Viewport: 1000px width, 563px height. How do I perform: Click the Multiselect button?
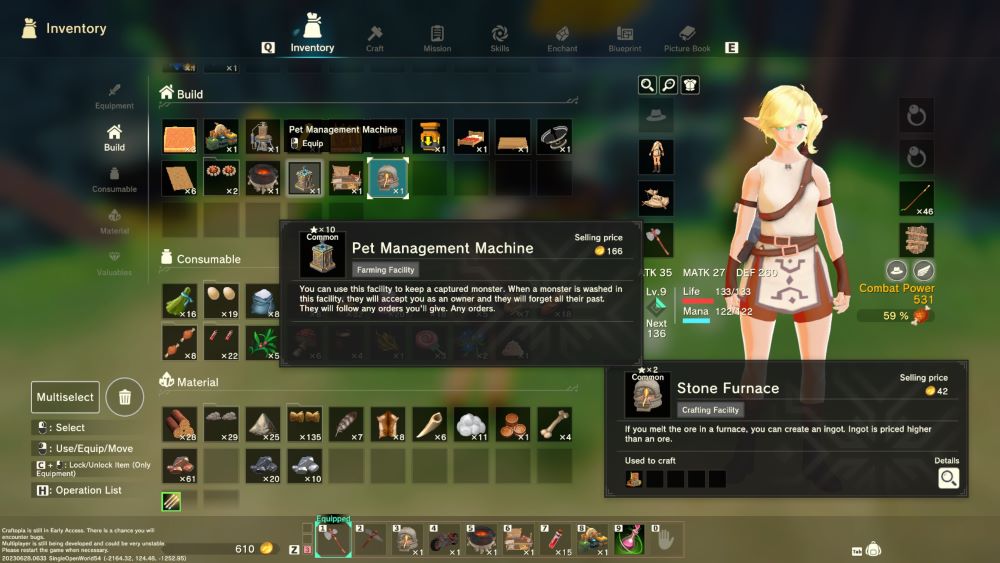65,397
